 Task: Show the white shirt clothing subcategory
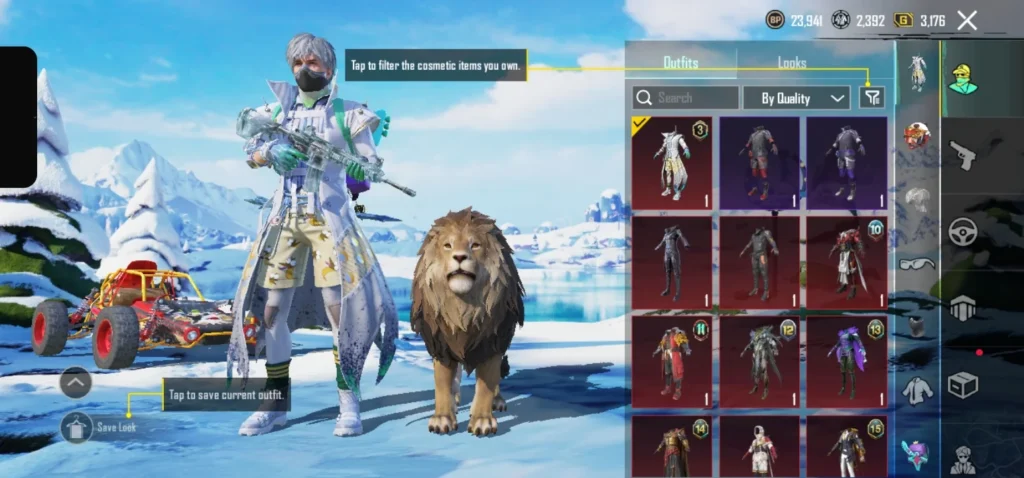(916, 391)
